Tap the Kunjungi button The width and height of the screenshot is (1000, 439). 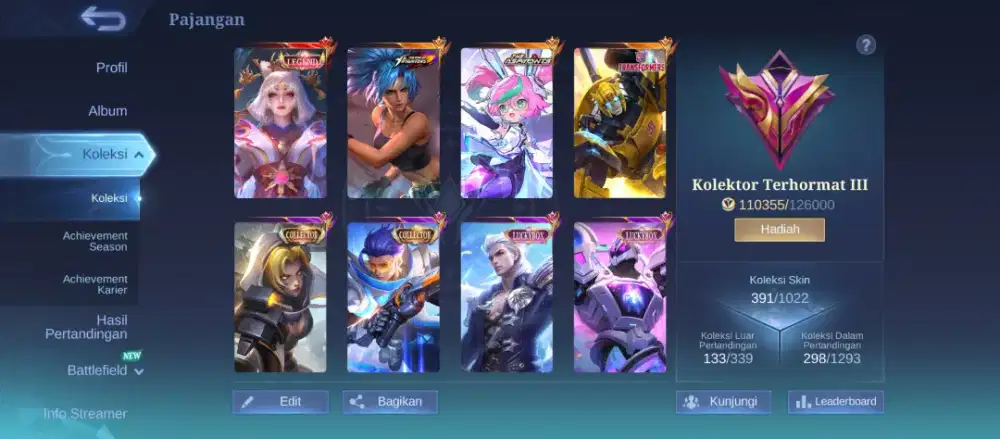tap(723, 402)
